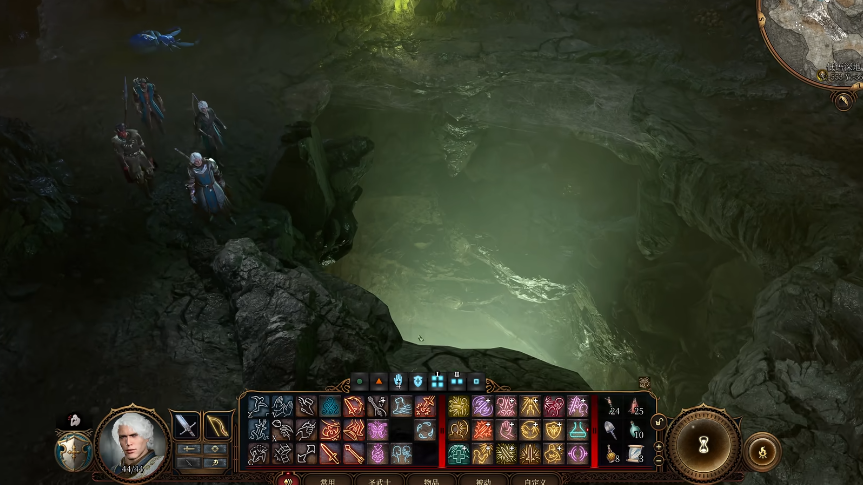Select the ranged bow weapon slot
The image size is (863, 485).
click(x=216, y=426)
